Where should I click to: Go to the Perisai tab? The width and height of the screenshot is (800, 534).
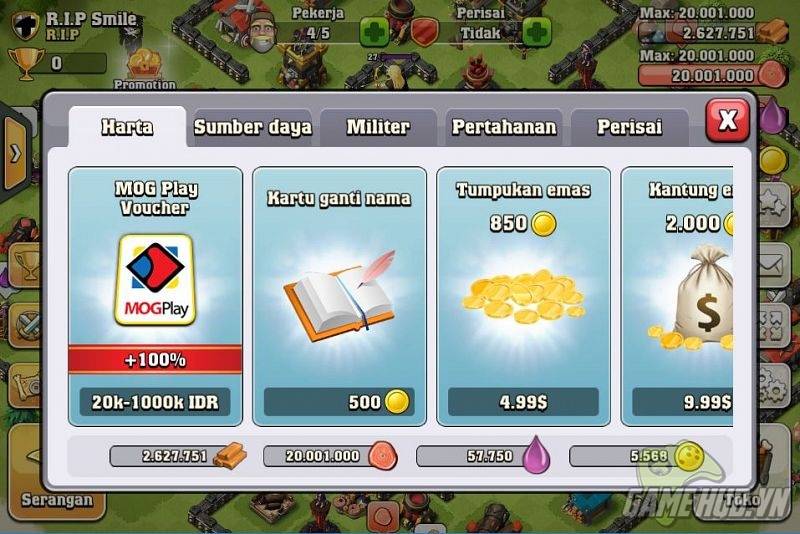click(629, 128)
